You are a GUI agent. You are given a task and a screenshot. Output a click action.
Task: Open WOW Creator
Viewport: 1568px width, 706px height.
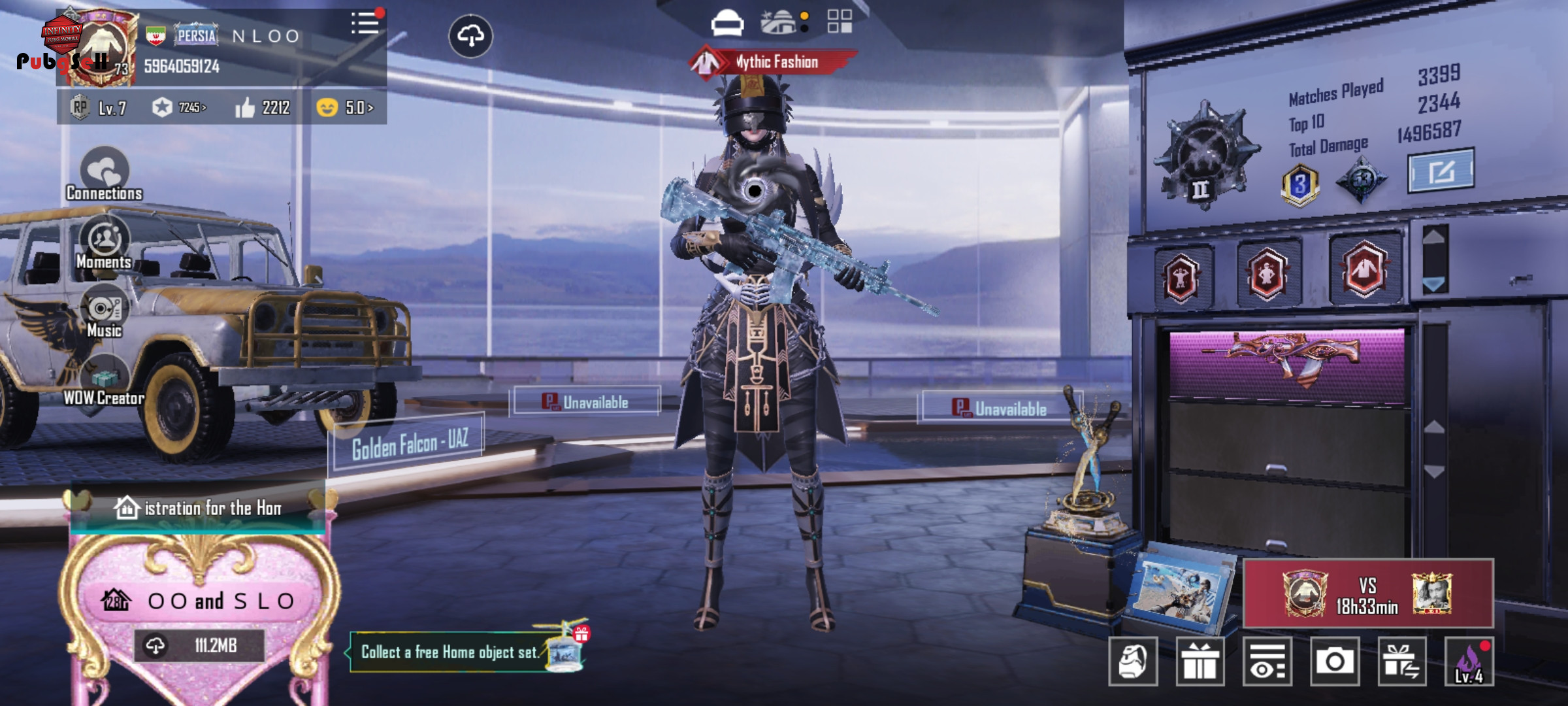tap(105, 382)
